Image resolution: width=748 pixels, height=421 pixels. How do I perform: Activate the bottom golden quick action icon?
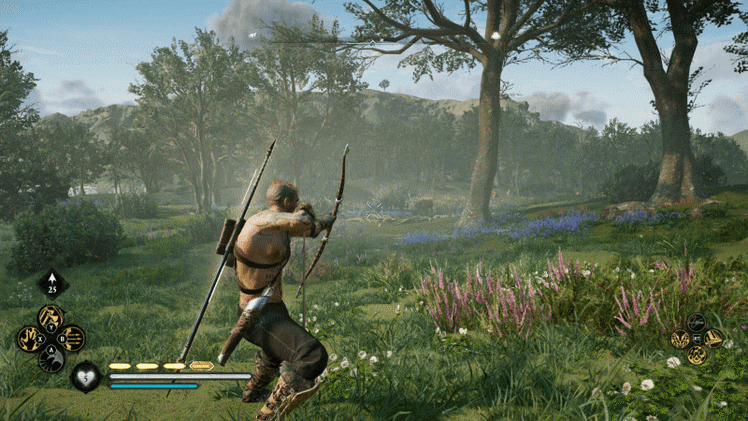[x=696, y=354]
